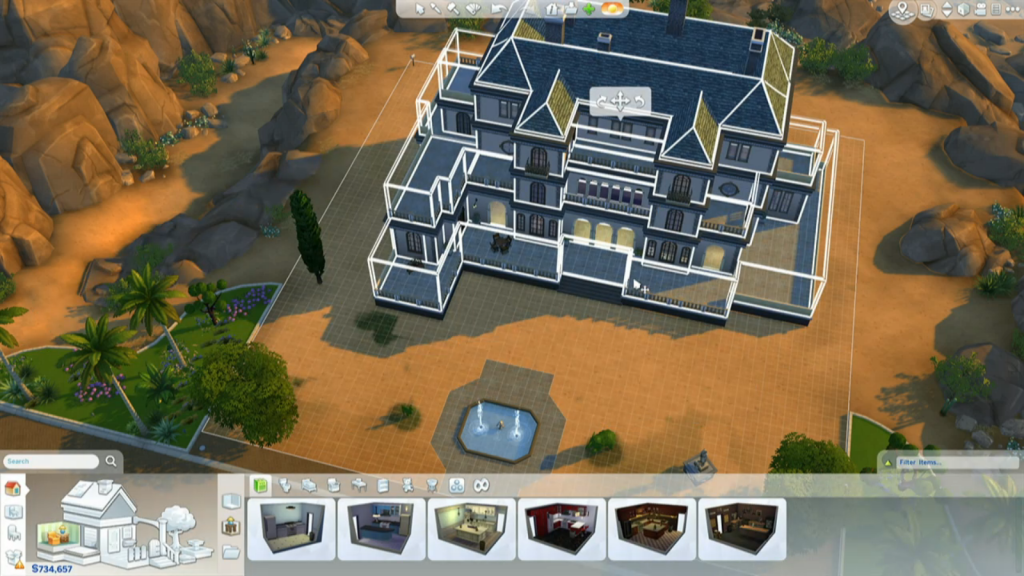Select the first gray kitchen room thumbnail
Viewport: 1024px width, 576px height.
coord(291,529)
